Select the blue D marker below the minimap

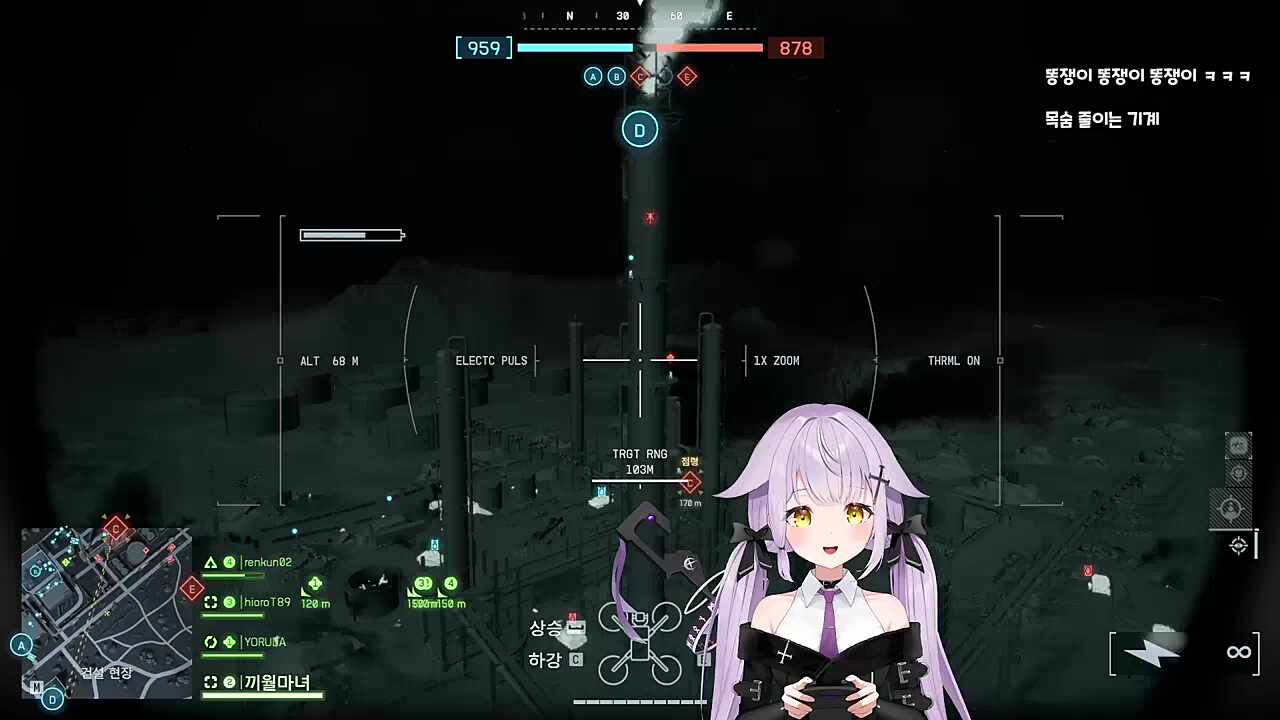53,699
